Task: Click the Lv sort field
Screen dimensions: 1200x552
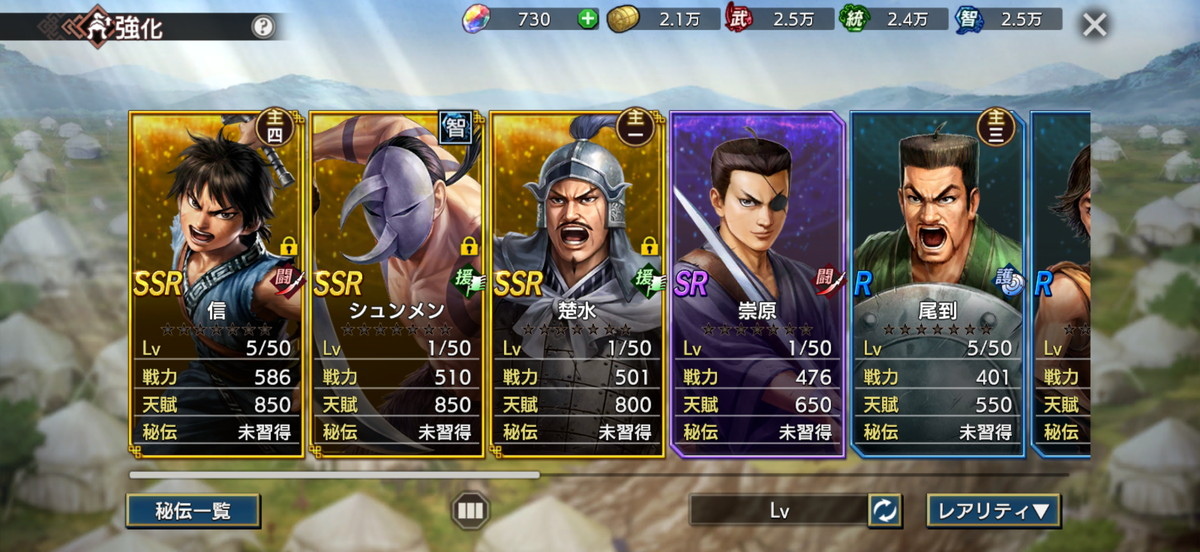Action: coord(778,511)
